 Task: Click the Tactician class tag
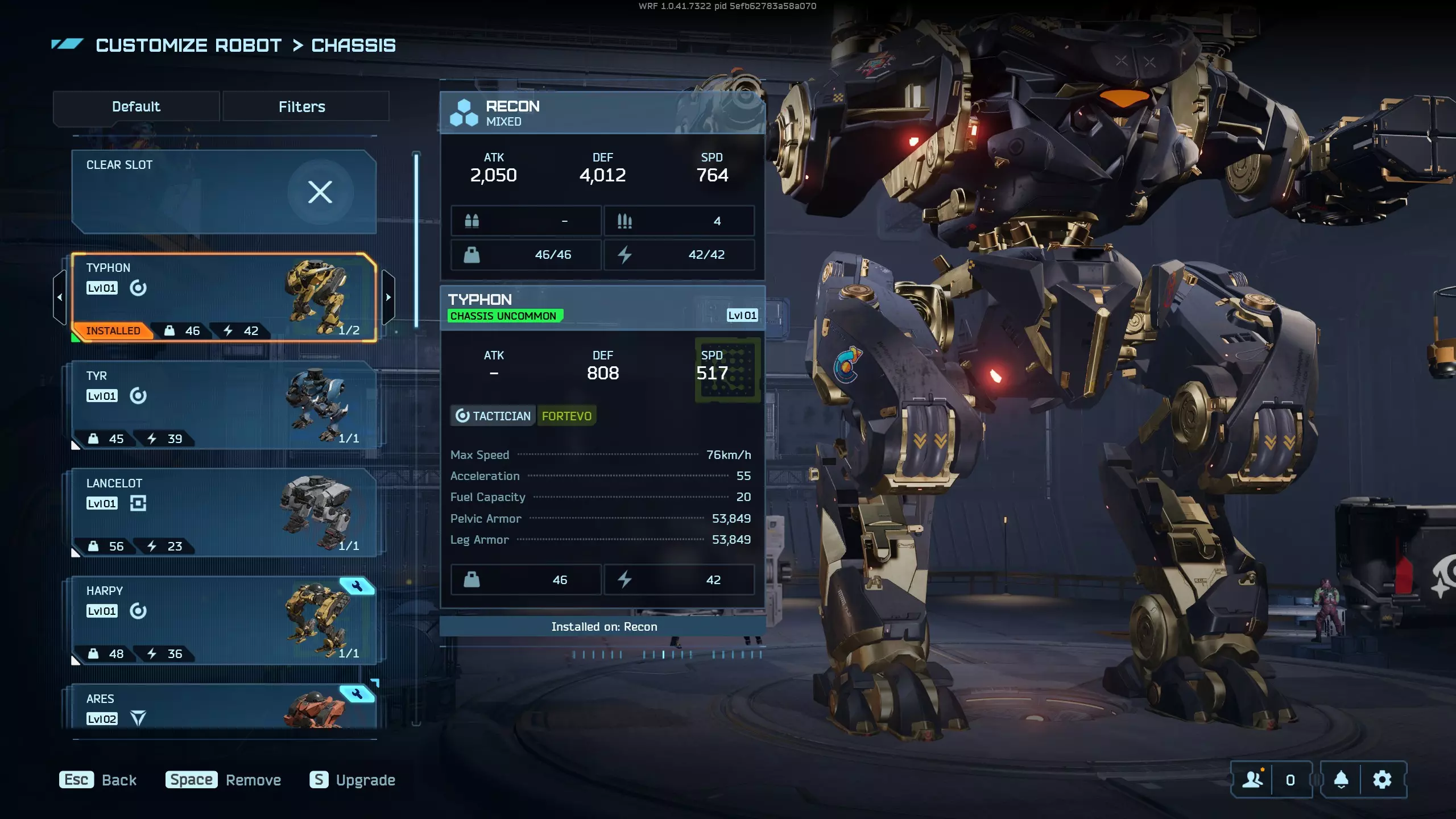493,416
